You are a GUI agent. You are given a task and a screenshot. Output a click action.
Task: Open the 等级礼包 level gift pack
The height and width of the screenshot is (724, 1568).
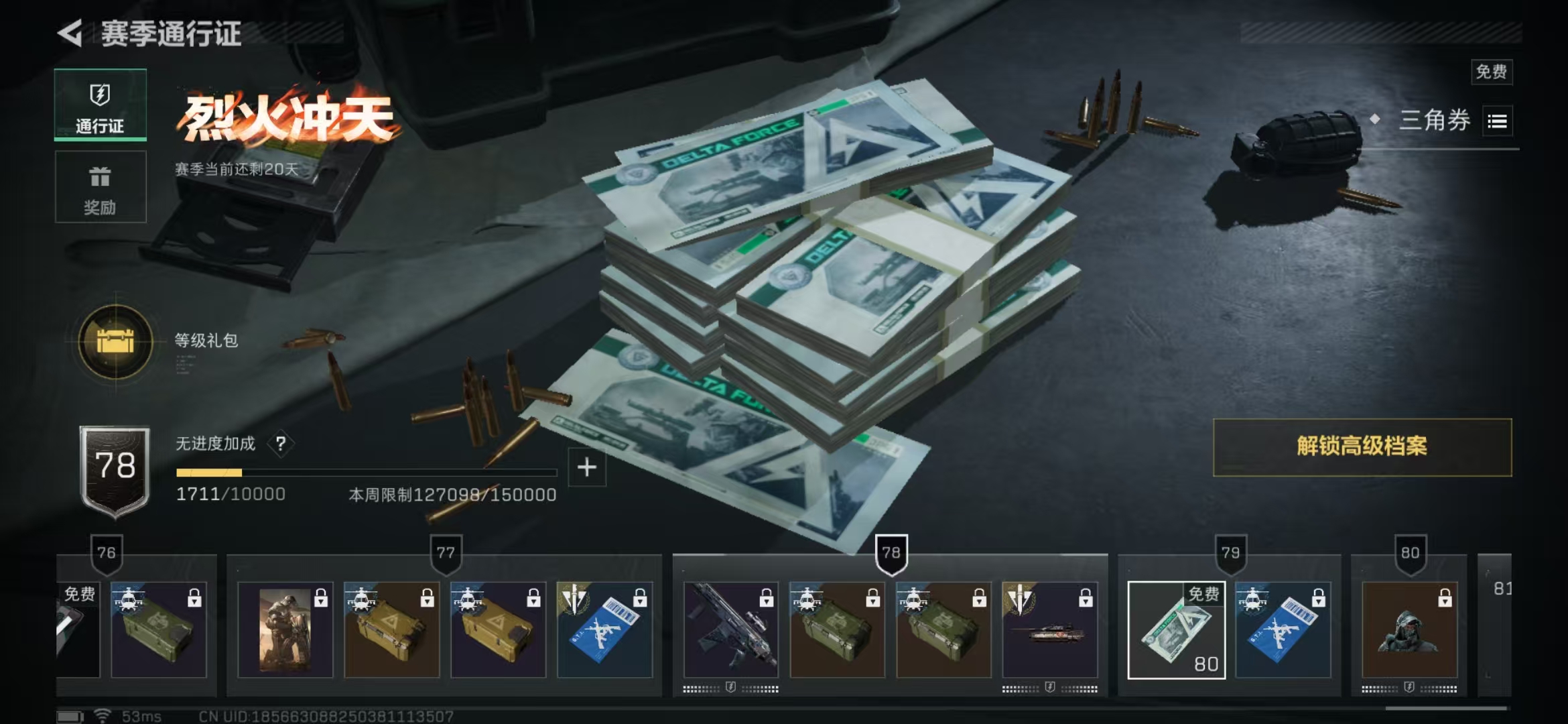(115, 342)
